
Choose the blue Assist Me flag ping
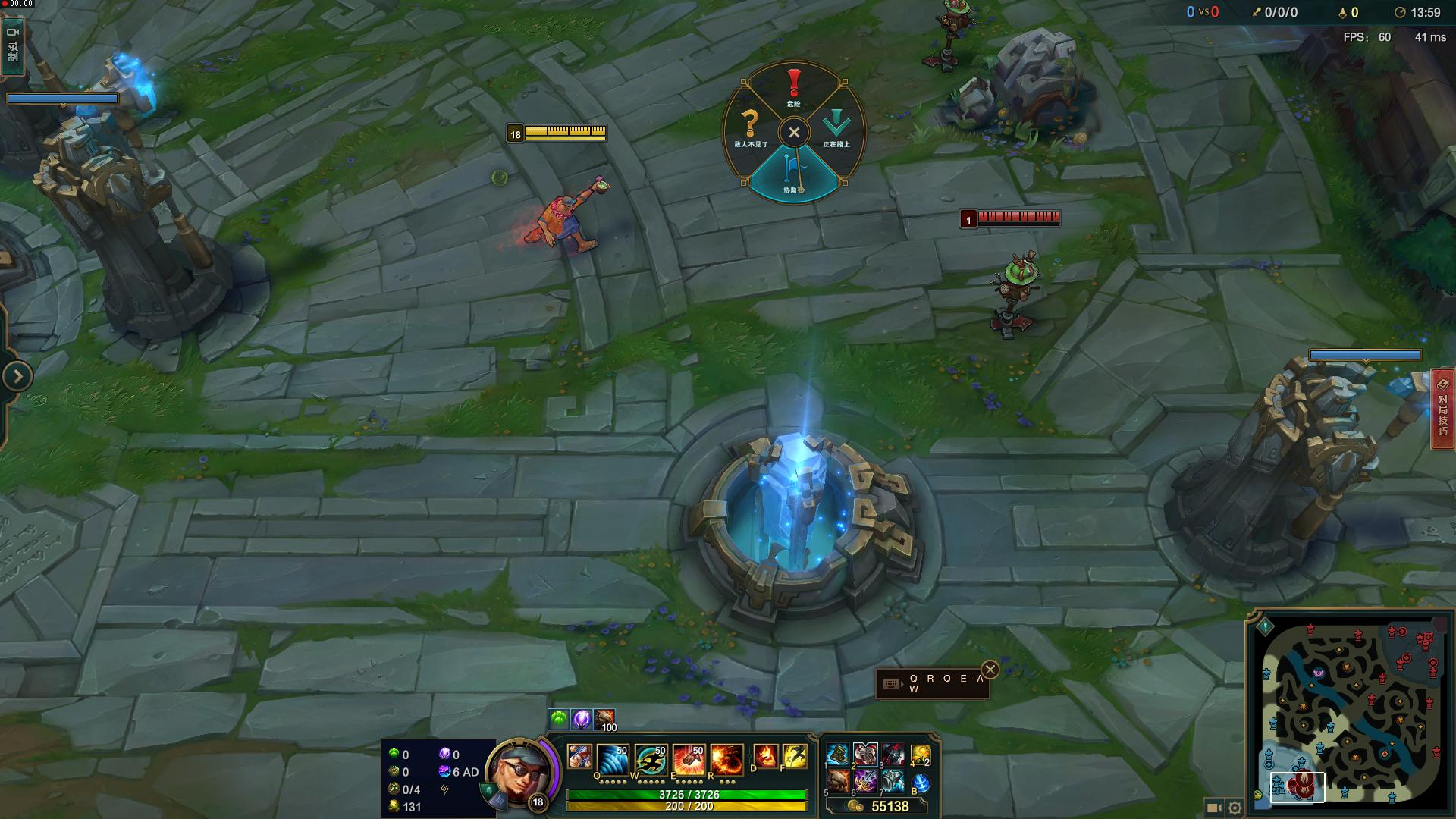pyautogui.click(x=793, y=174)
